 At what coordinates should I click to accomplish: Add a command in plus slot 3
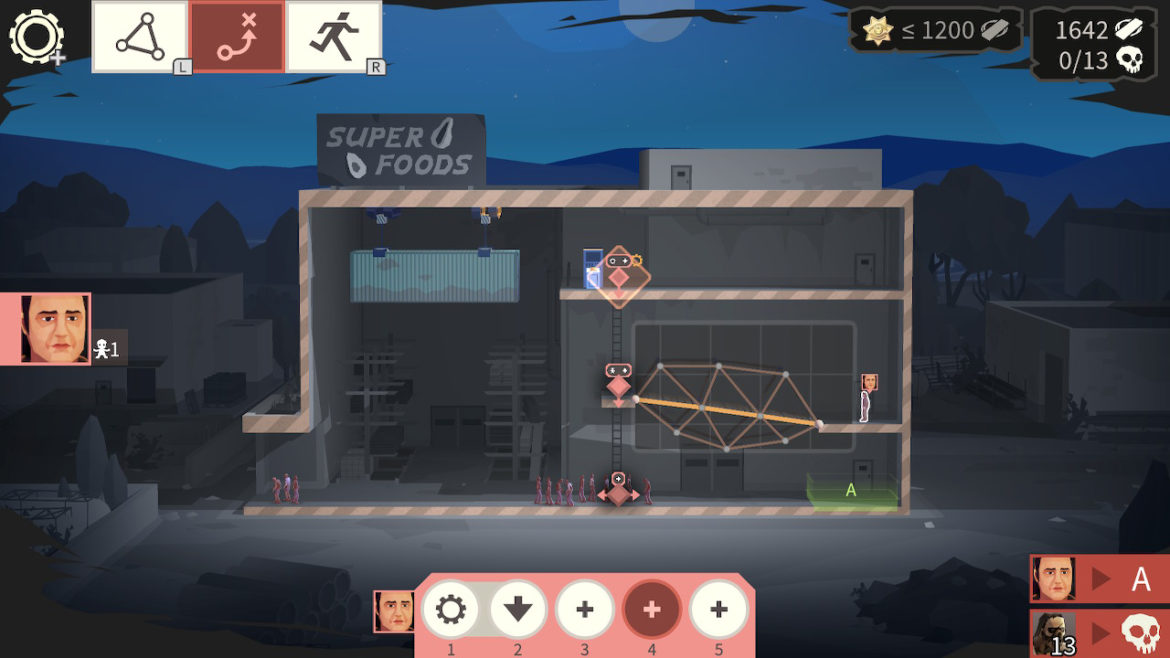click(585, 609)
